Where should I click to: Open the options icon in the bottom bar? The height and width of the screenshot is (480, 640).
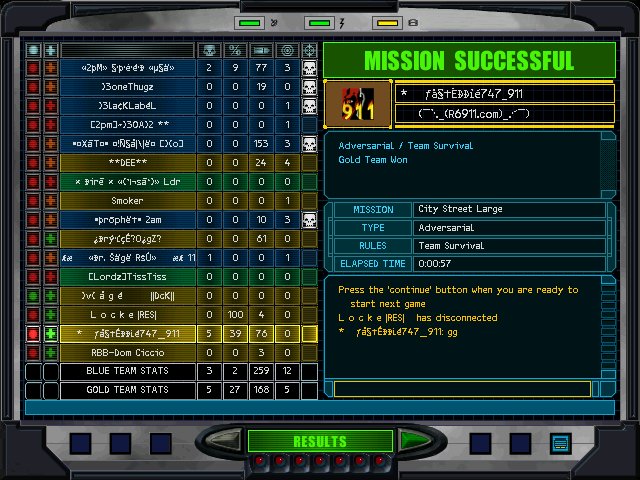click(560, 442)
